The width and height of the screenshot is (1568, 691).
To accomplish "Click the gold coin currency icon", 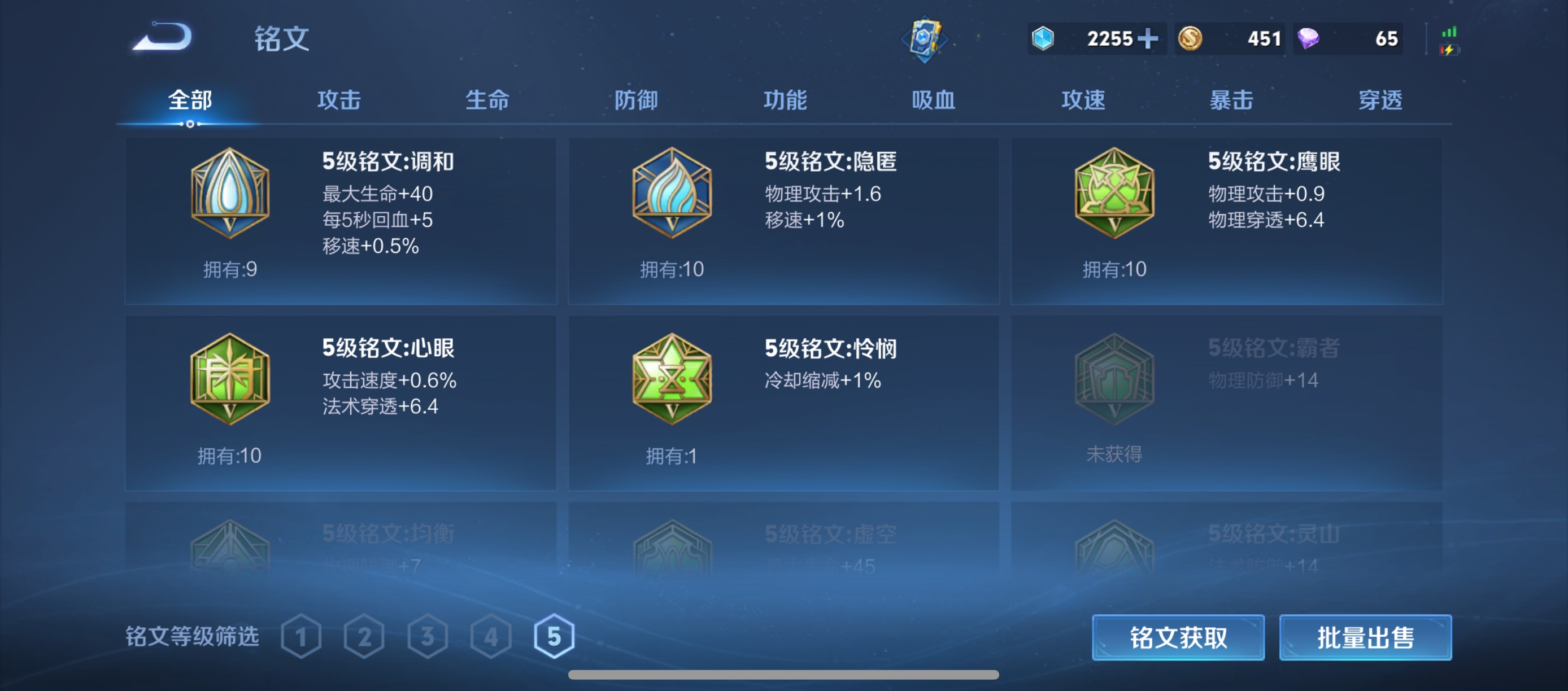I will pos(1192,38).
